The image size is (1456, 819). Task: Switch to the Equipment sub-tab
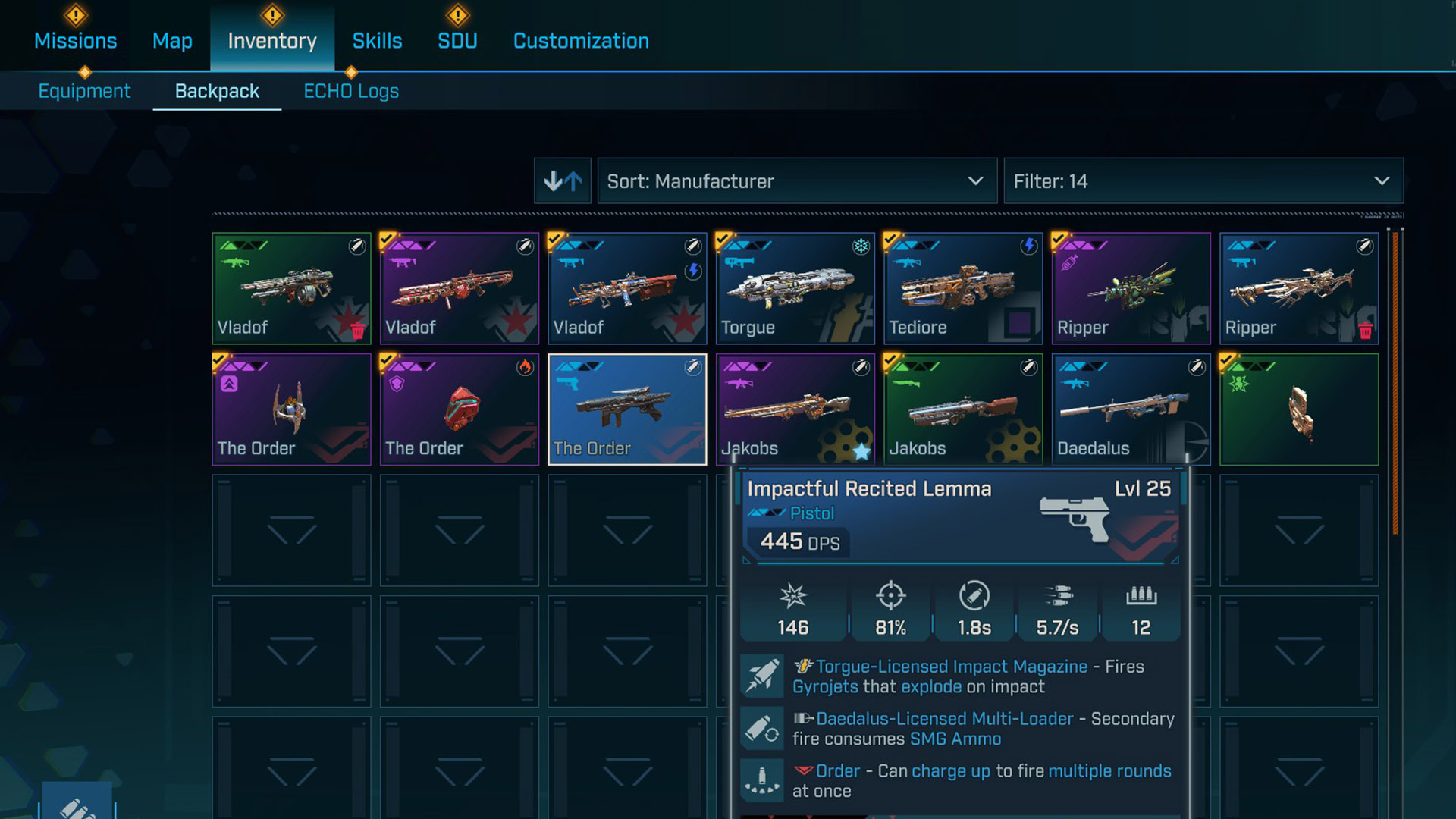click(x=84, y=91)
